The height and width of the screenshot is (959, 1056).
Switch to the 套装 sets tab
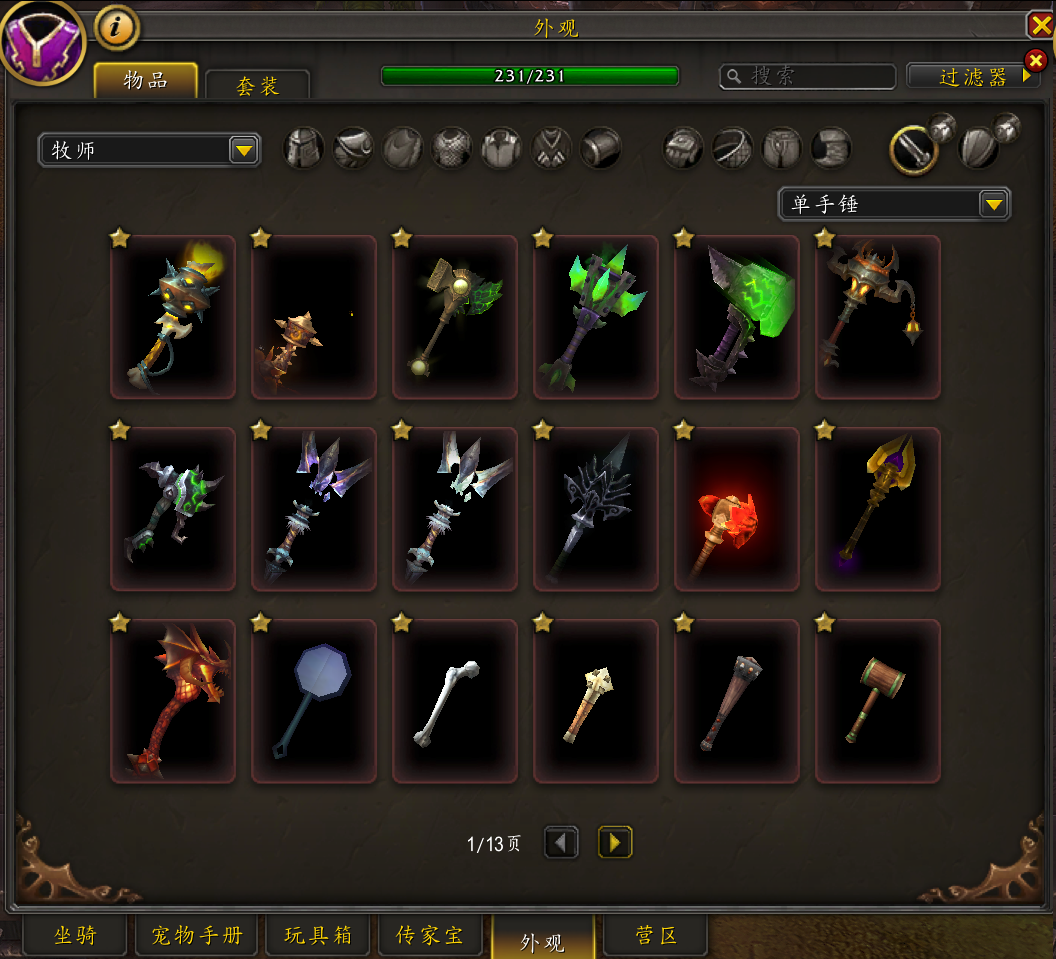[257, 85]
